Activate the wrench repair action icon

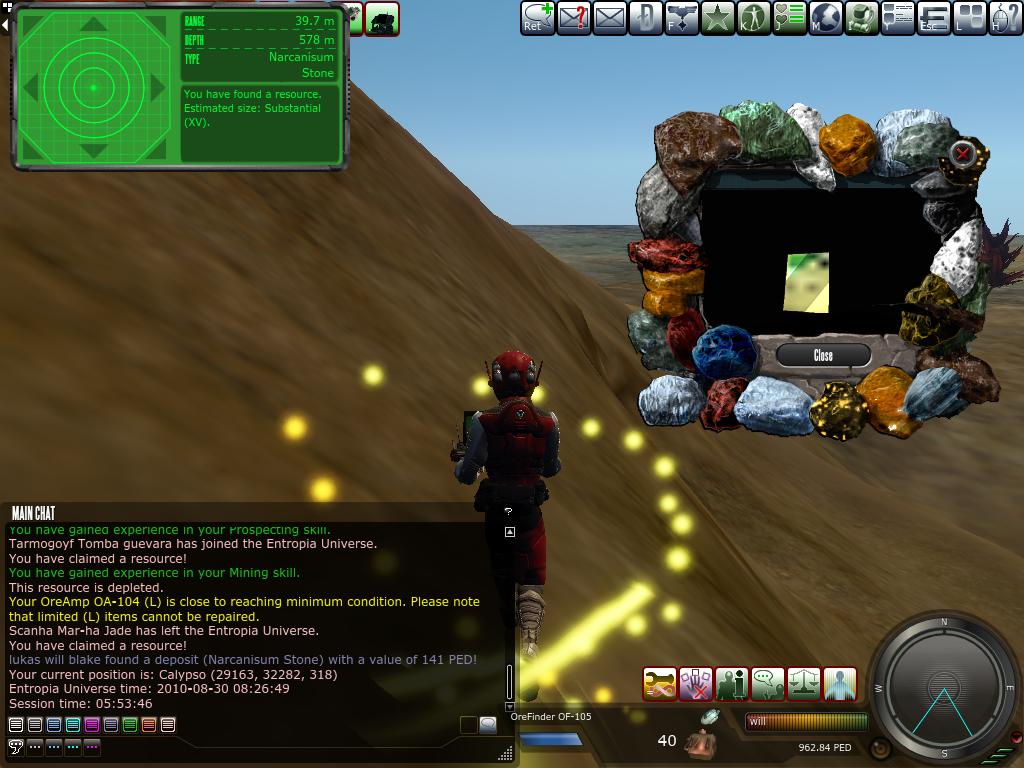coord(660,684)
